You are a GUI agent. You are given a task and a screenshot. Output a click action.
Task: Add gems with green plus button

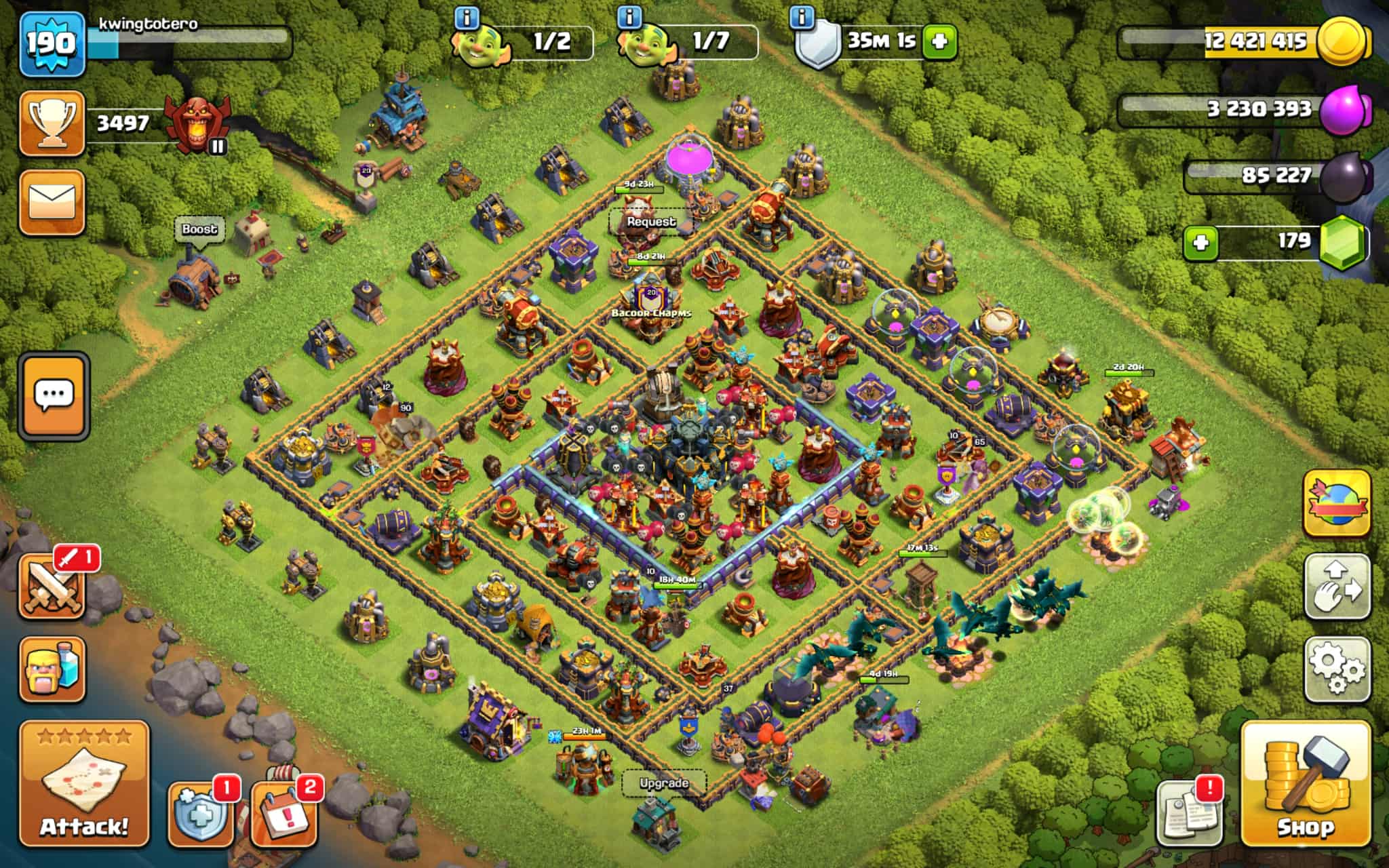point(1201,243)
